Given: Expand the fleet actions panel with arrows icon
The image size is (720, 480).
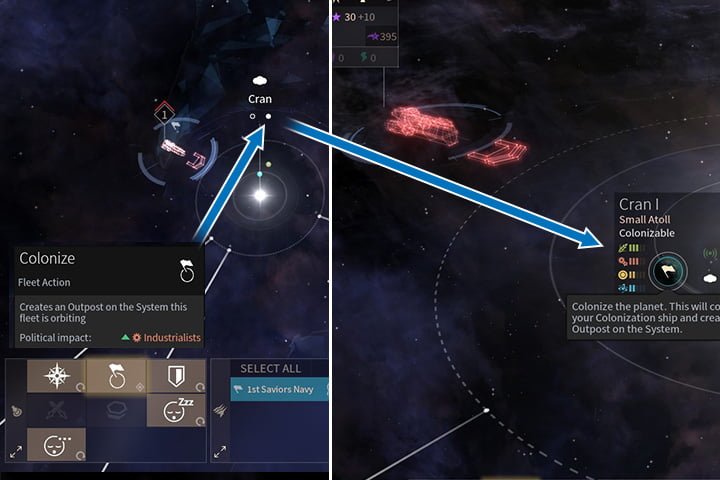Looking at the screenshot, I should click(16, 452).
